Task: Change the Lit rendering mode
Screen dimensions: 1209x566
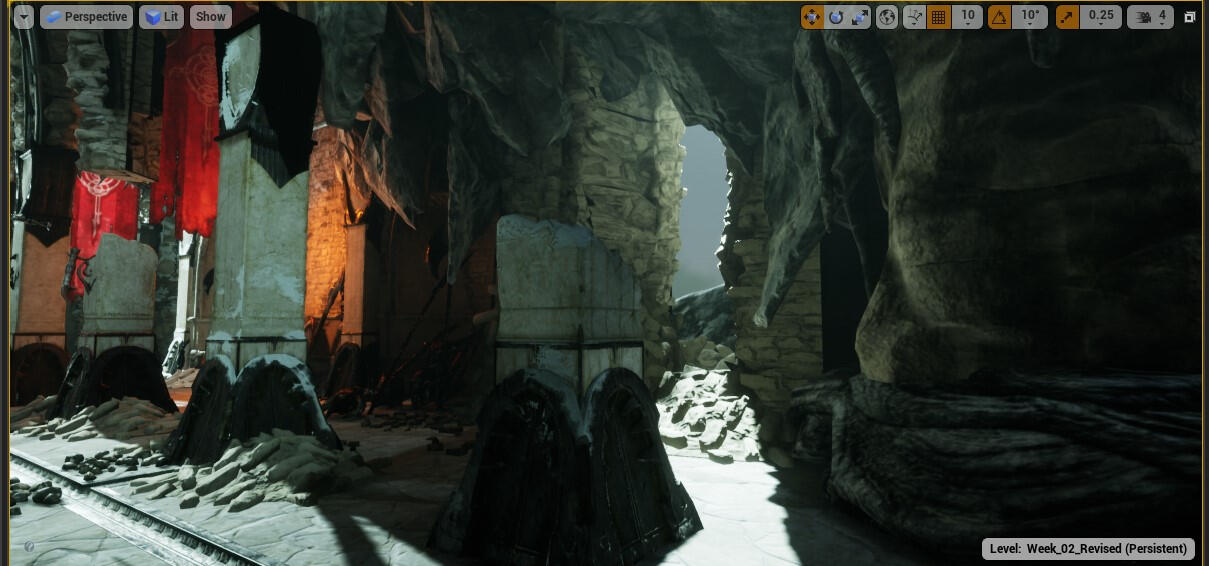Action: coord(161,17)
